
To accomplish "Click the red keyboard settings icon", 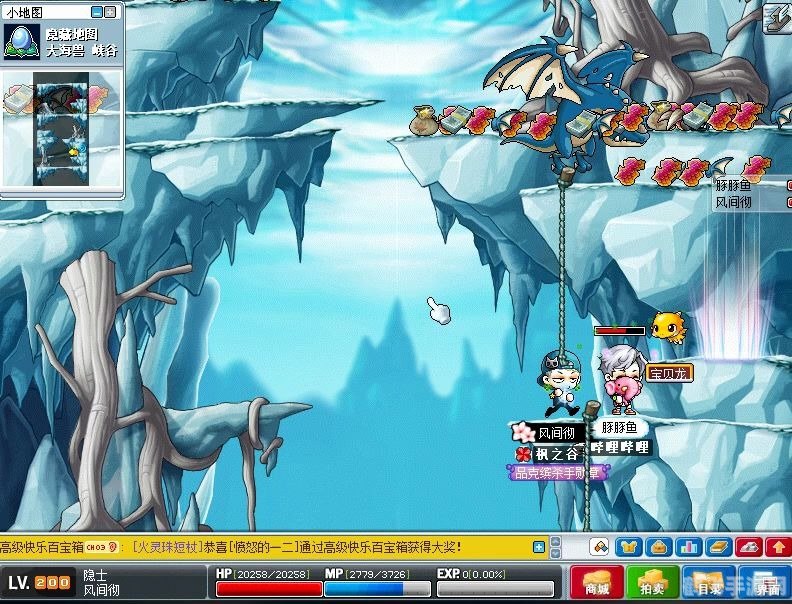I will tap(747, 547).
